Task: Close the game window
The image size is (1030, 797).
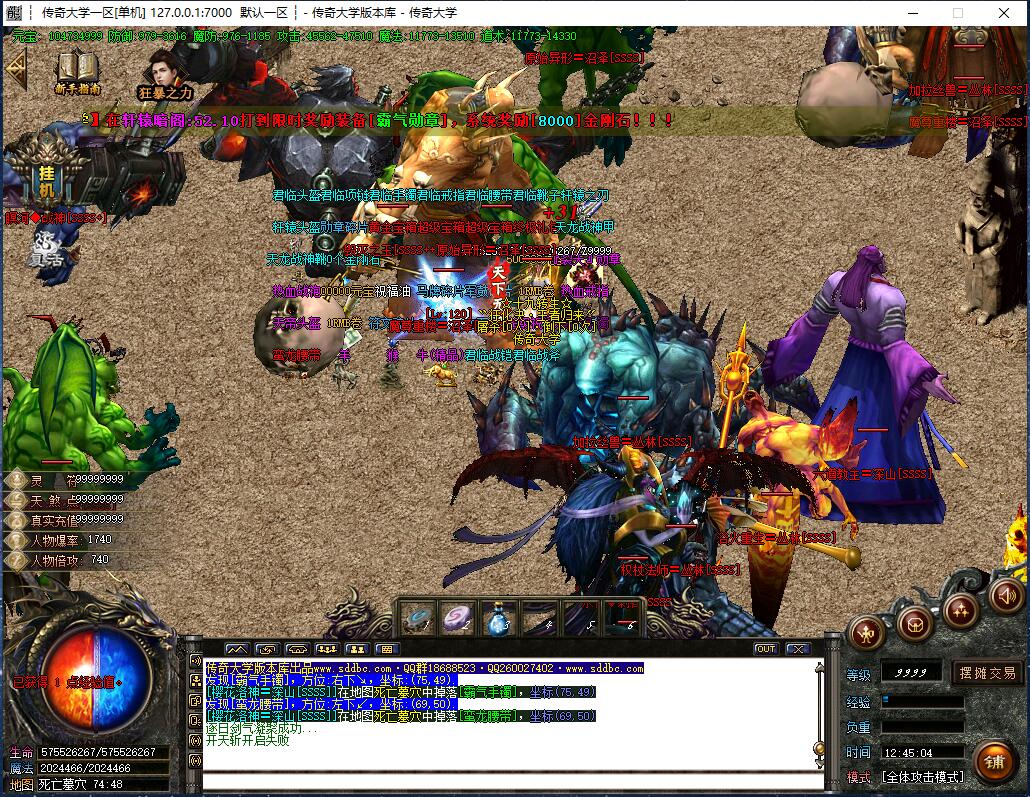Action: (1004, 13)
